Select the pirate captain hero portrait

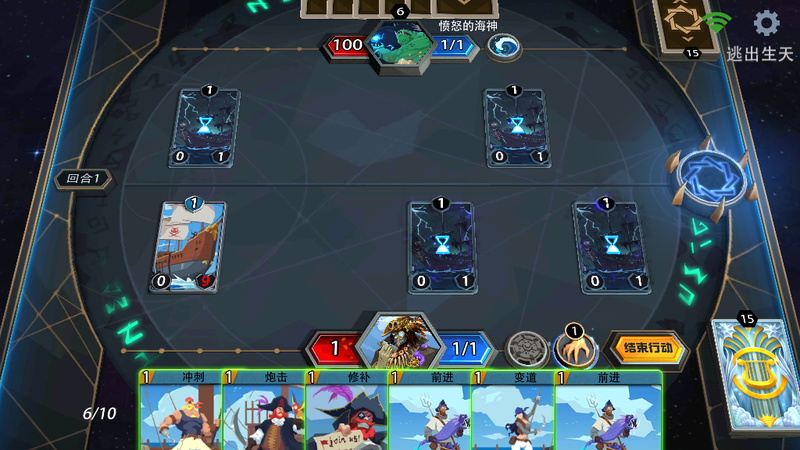[x=399, y=345]
